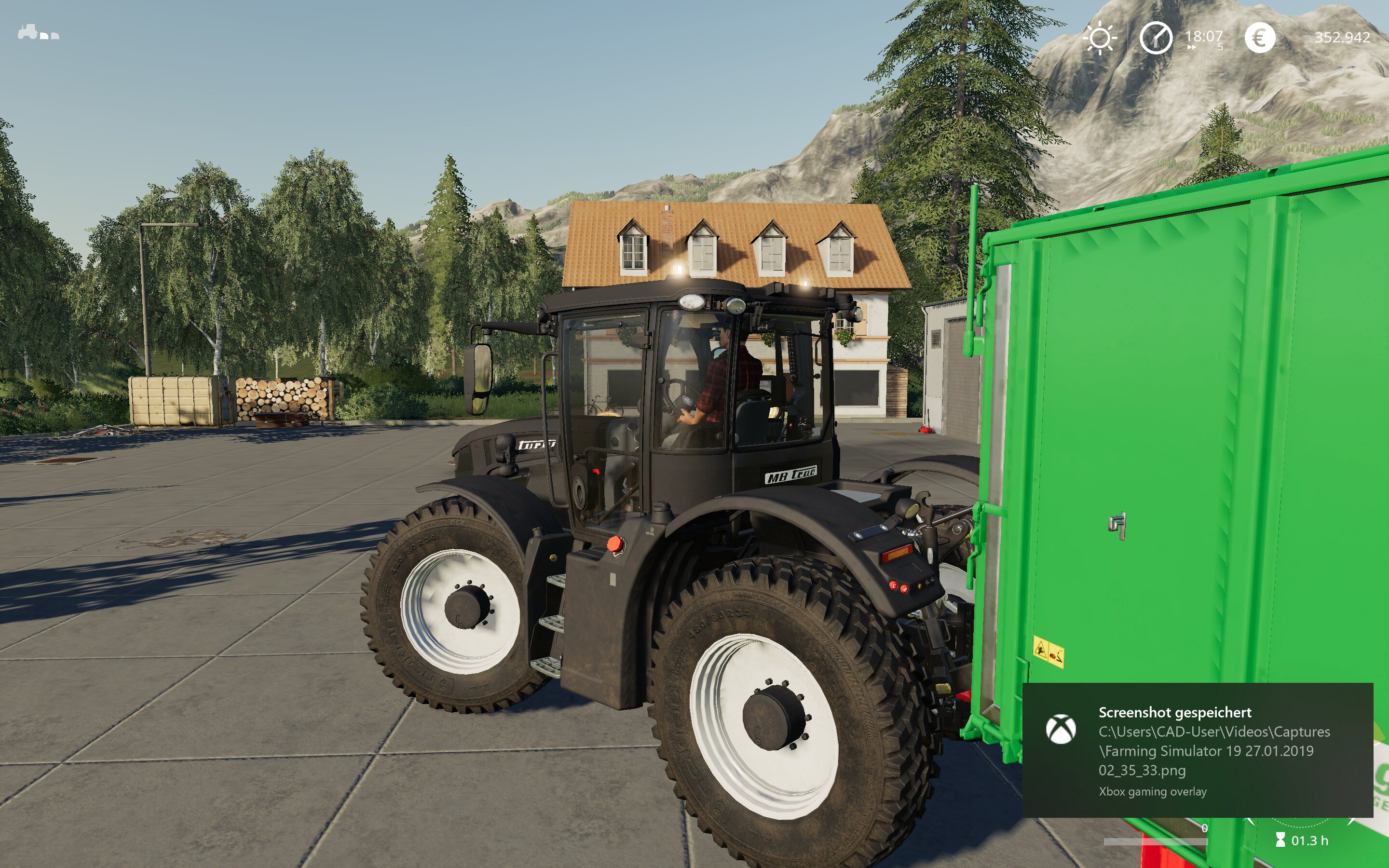Click the clock time icon
This screenshot has width=1389, height=868.
coord(1156,39)
